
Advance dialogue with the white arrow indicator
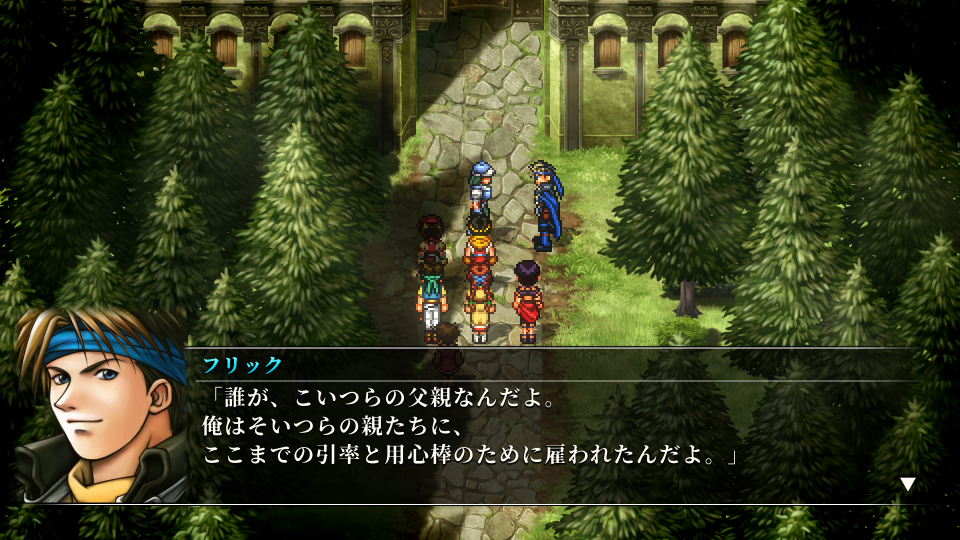pyautogui.click(x=907, y=484)
